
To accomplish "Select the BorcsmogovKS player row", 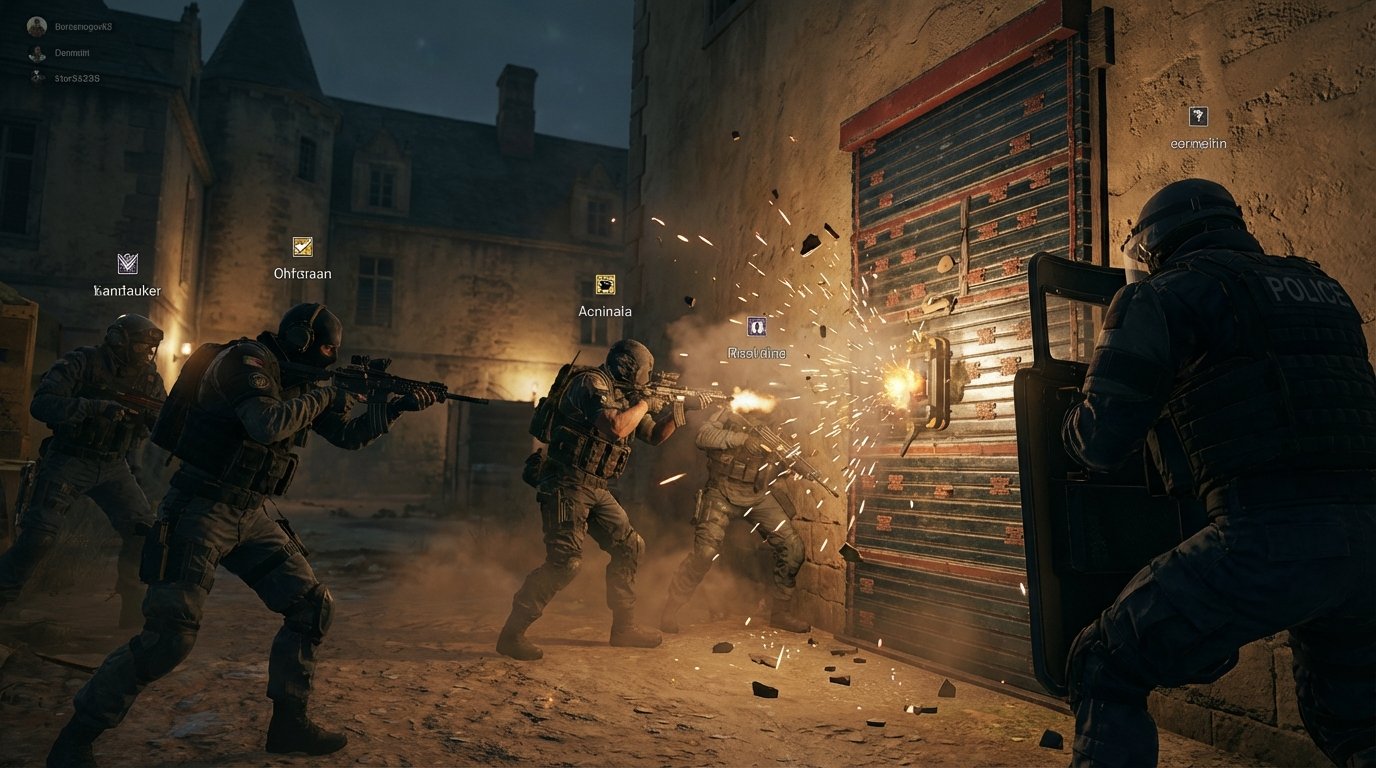I will point(70,27).
